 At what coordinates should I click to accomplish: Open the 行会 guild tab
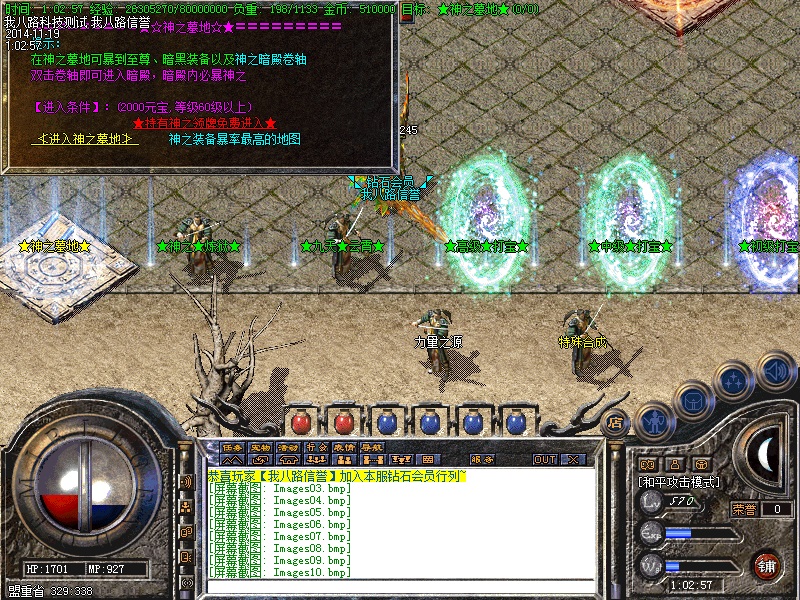316,447
